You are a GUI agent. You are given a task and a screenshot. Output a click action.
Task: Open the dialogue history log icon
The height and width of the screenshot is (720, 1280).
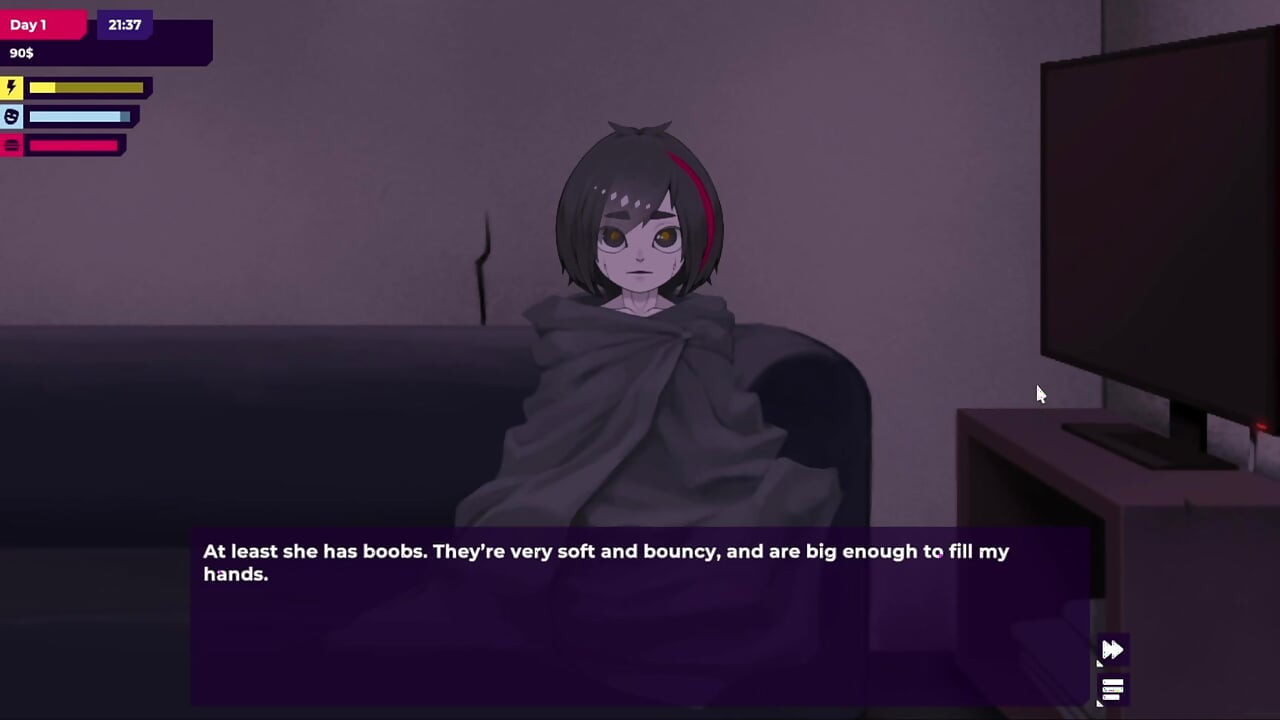tap(1111, 689)
